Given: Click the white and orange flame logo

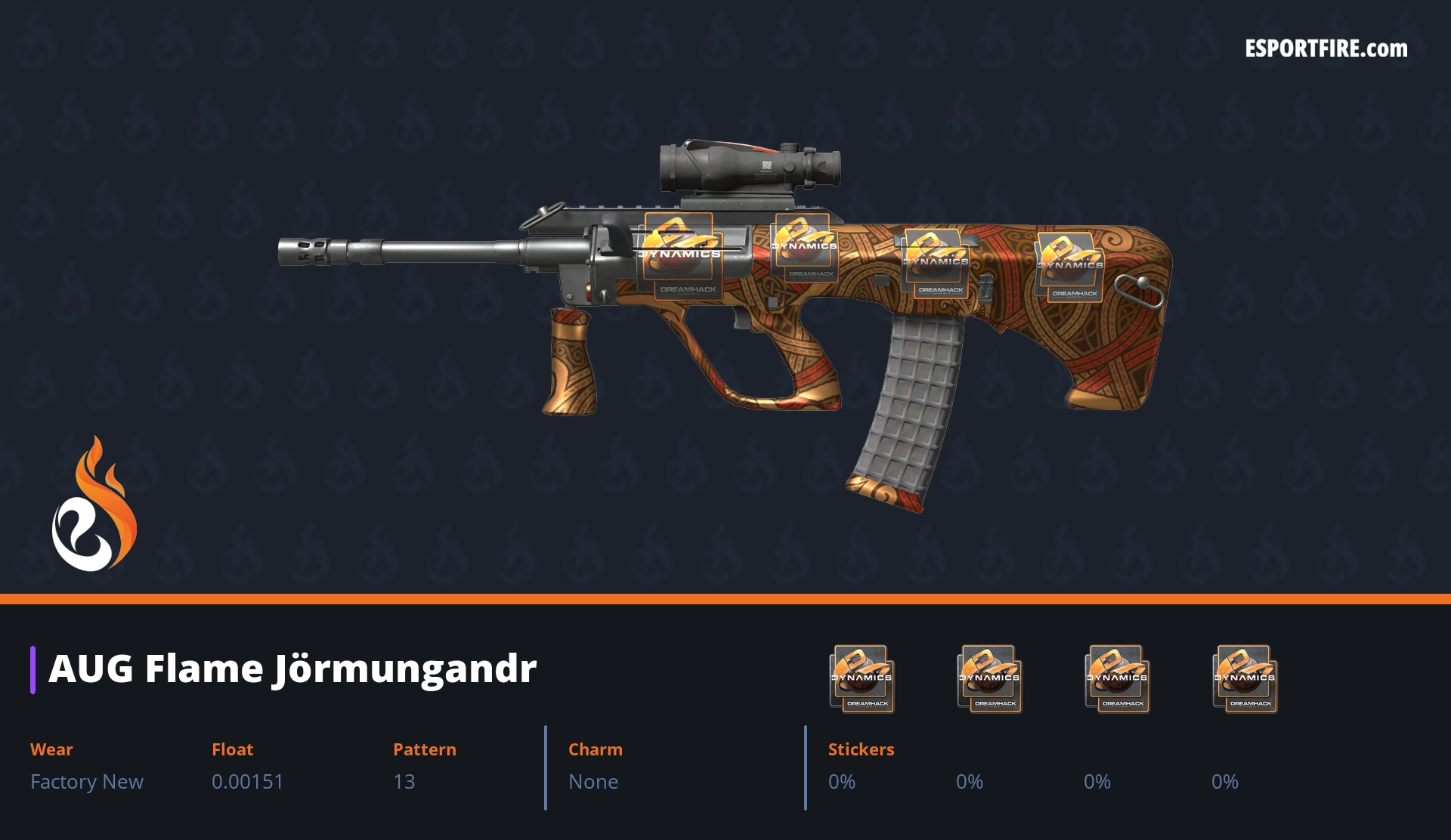Looking at the screenshot, I should tap(94, 505).
